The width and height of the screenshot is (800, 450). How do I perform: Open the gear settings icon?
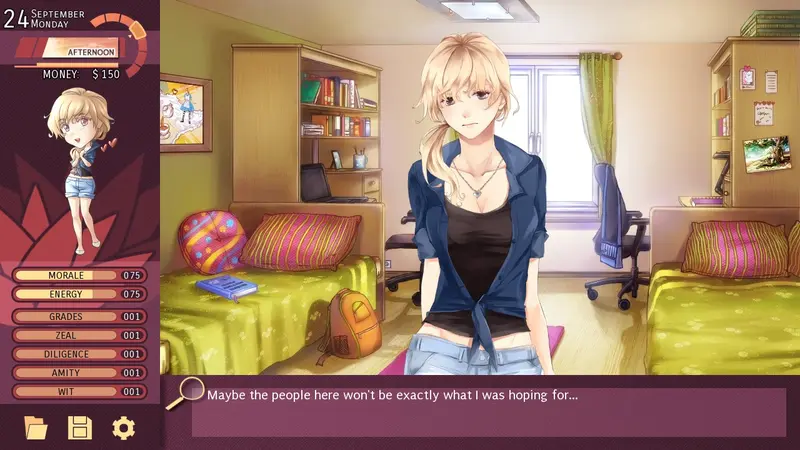point(123,428)
